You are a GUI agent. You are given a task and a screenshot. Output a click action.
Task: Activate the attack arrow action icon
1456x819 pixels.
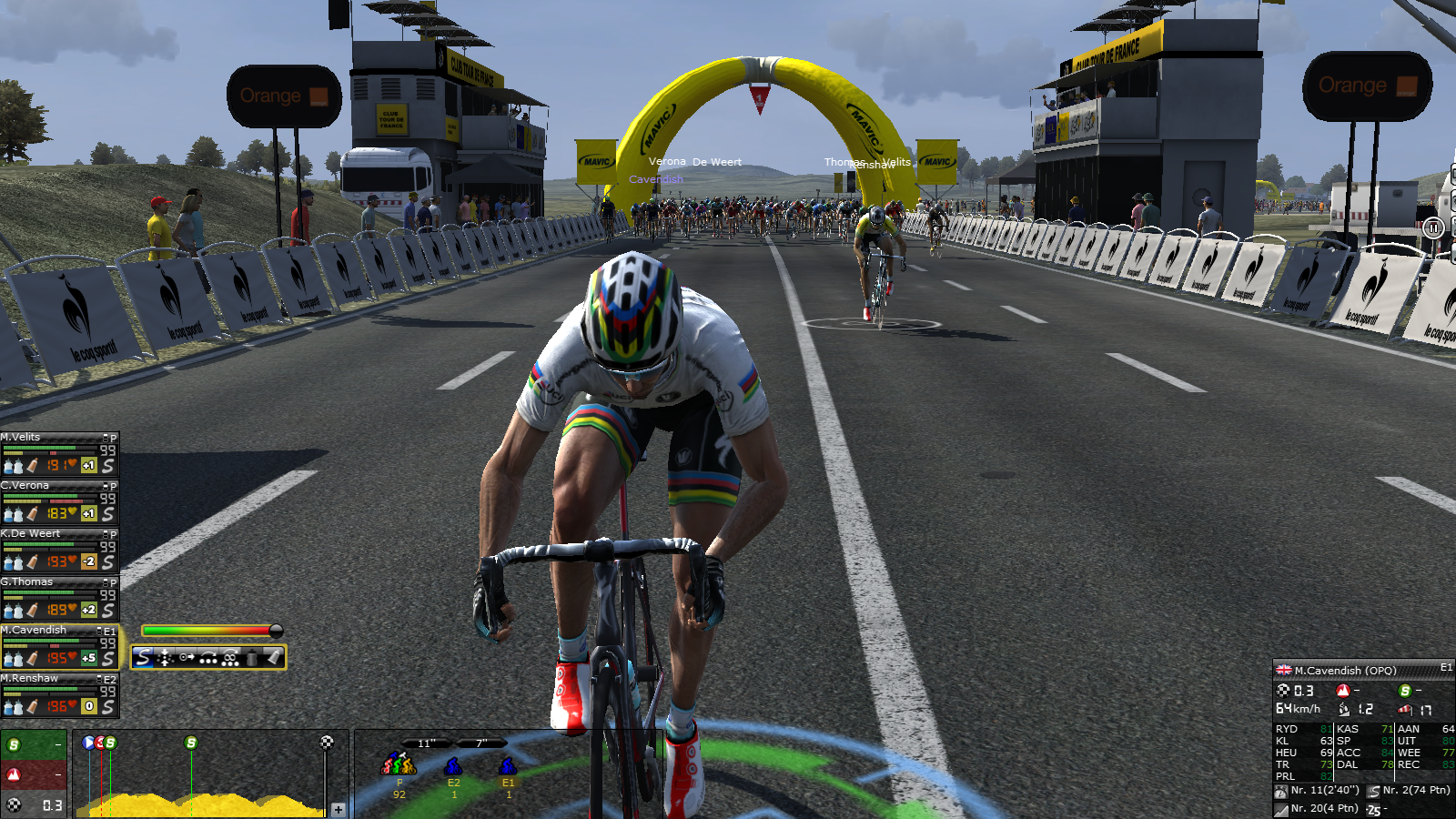click(187, 657)
